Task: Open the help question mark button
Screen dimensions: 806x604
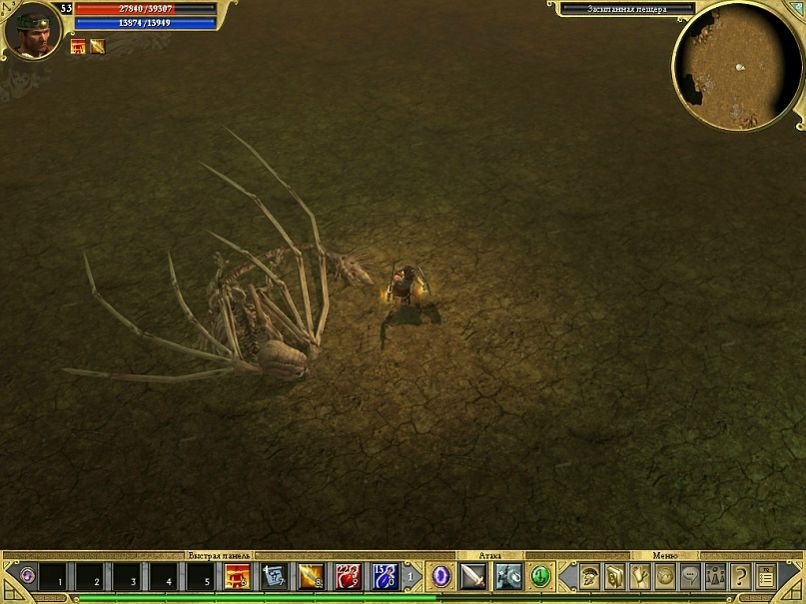Action: pyautogui.click(x=741, y=576)
